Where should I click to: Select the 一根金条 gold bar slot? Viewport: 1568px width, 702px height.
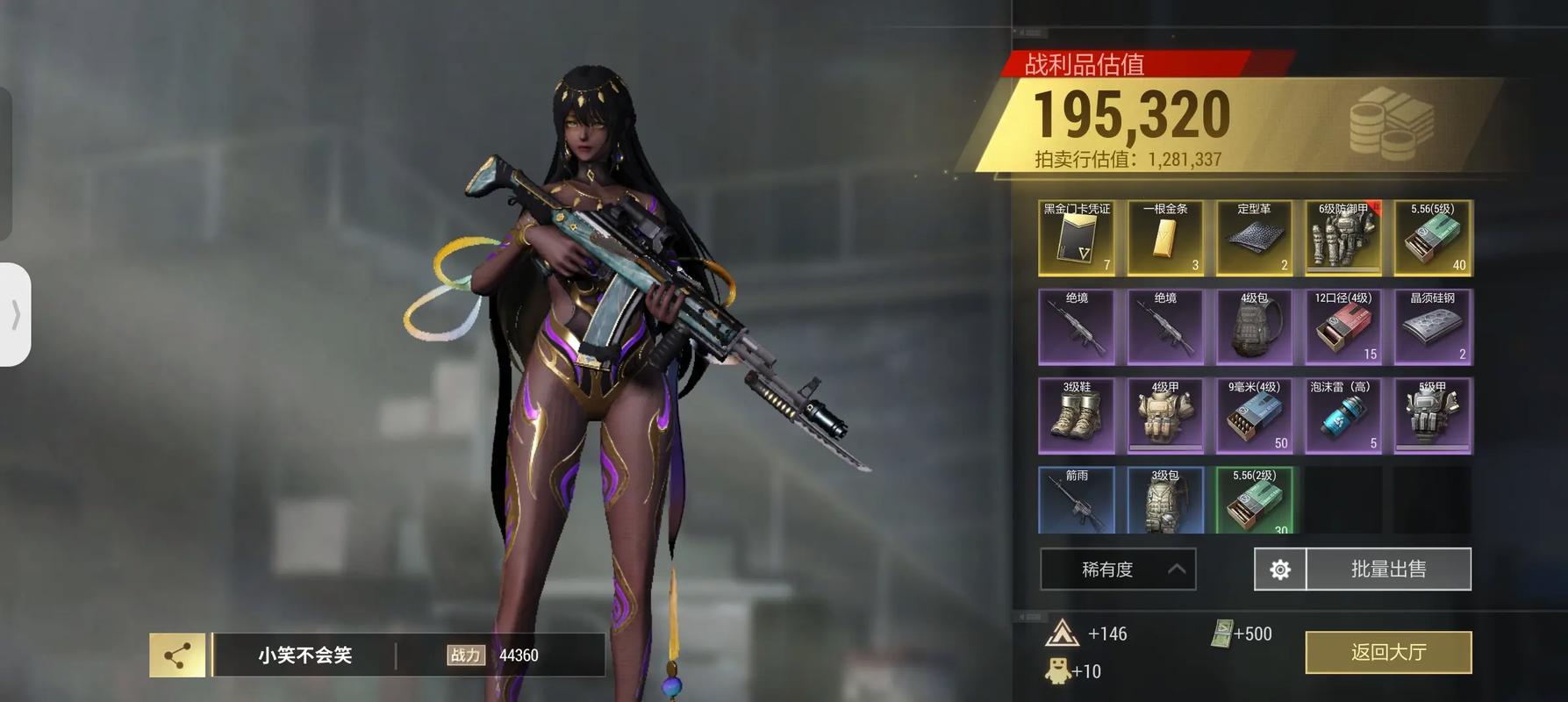tap(1165, 239)
